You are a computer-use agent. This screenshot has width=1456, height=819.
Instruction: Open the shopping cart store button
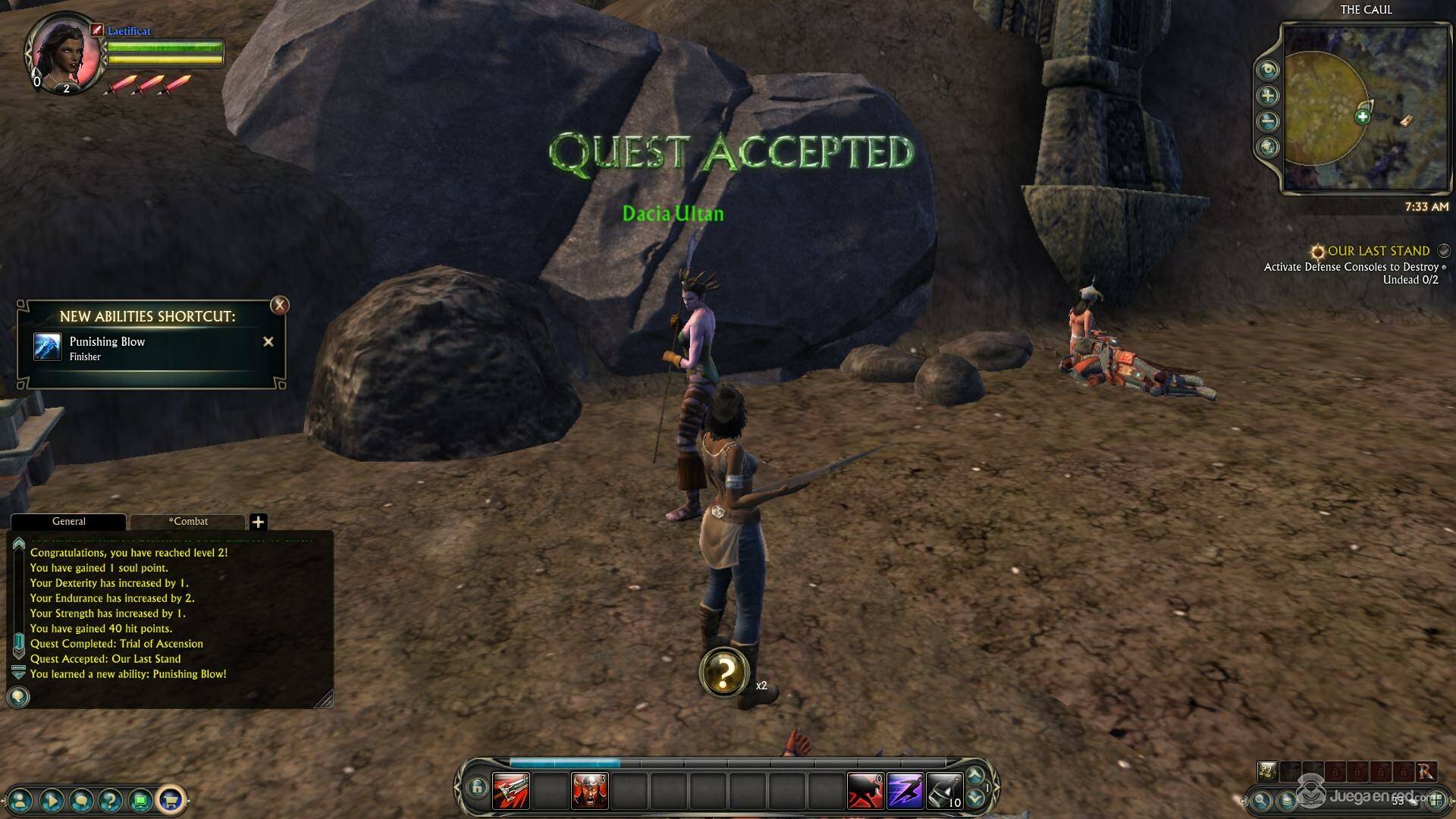(171, 799)
